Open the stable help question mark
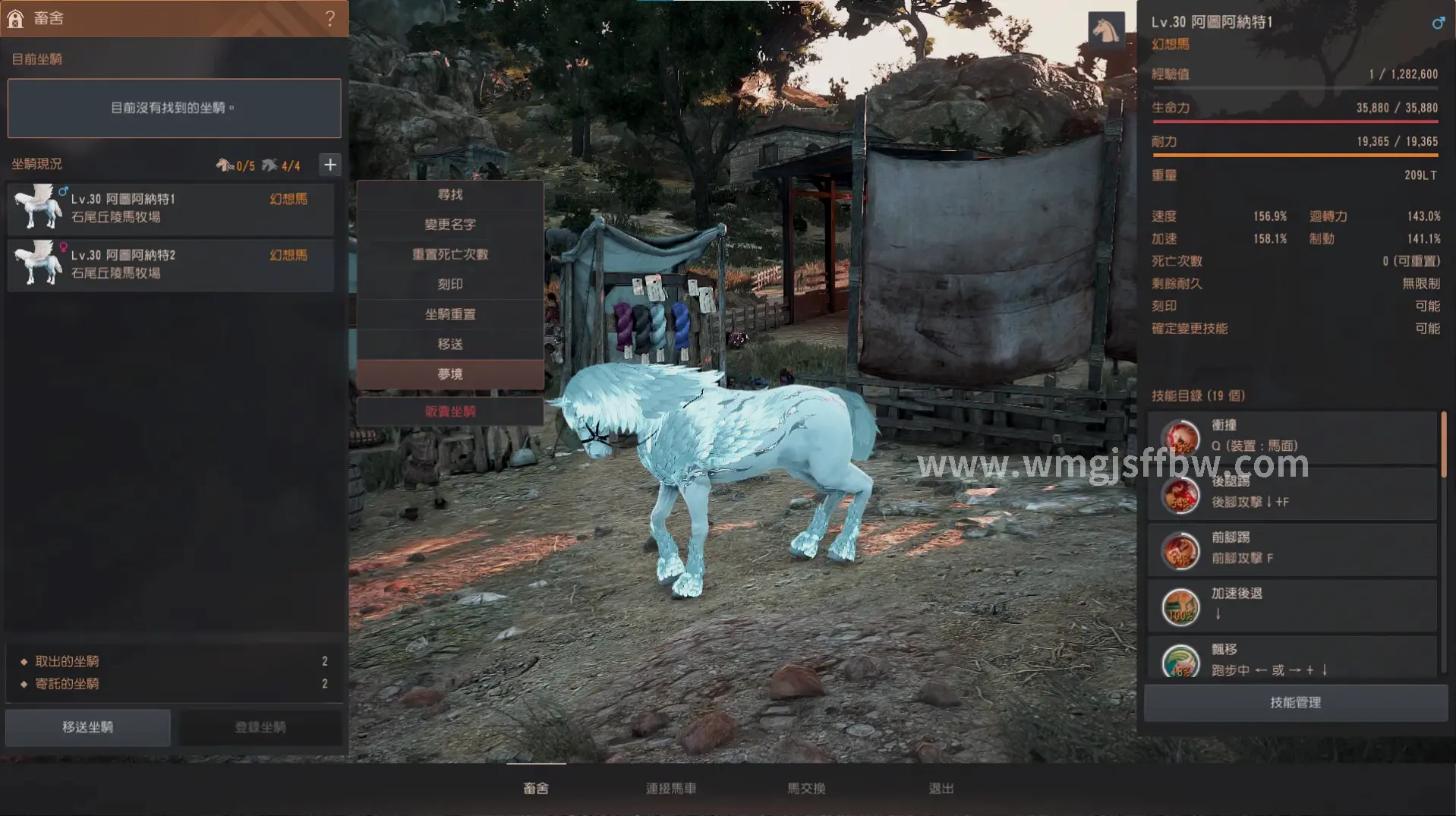This screenshot has width=1456, height=816. [330, 18]
